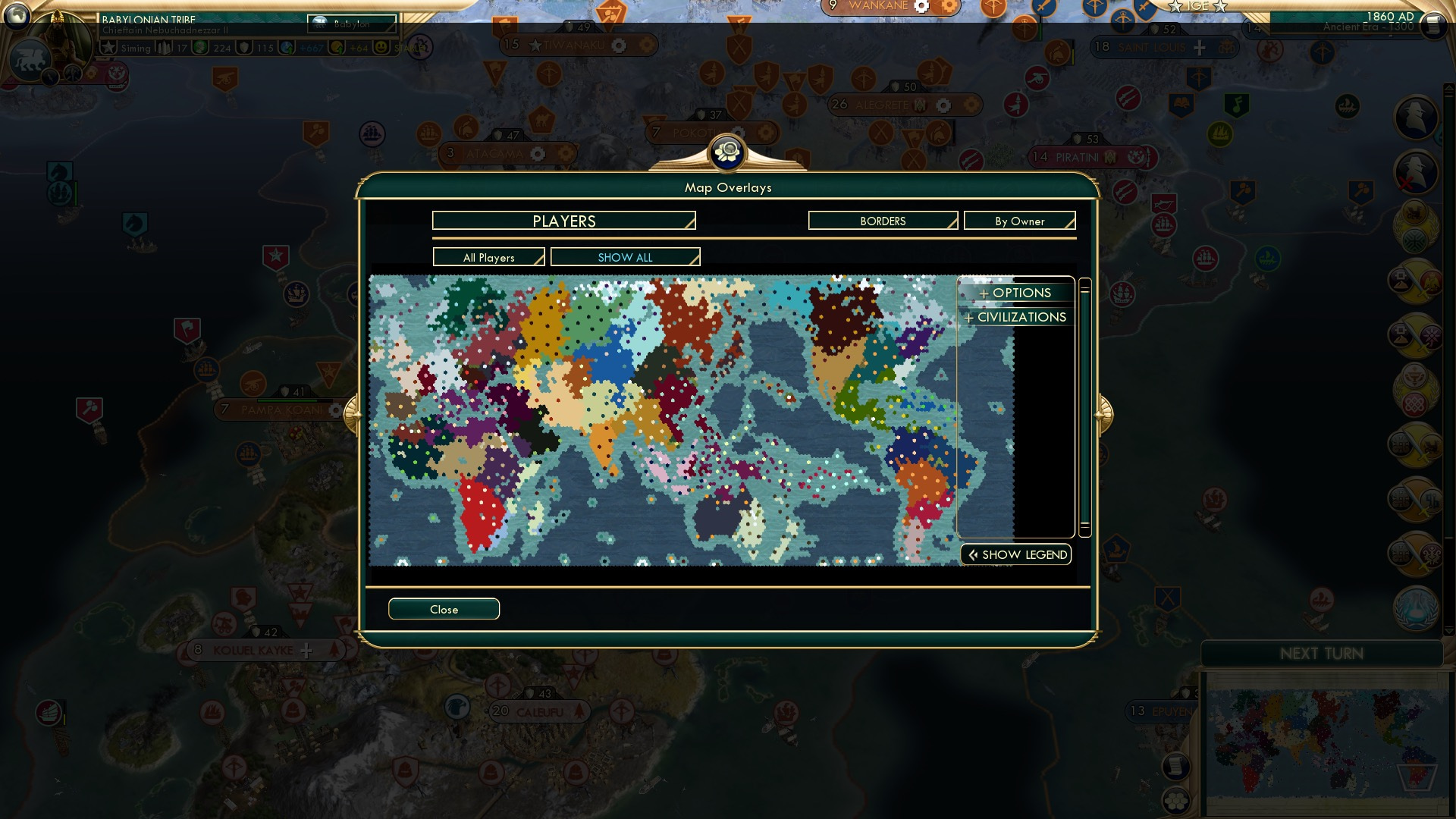1456x819 pixels.
Task: Click the SHOW ALL button
Action: 625,257
